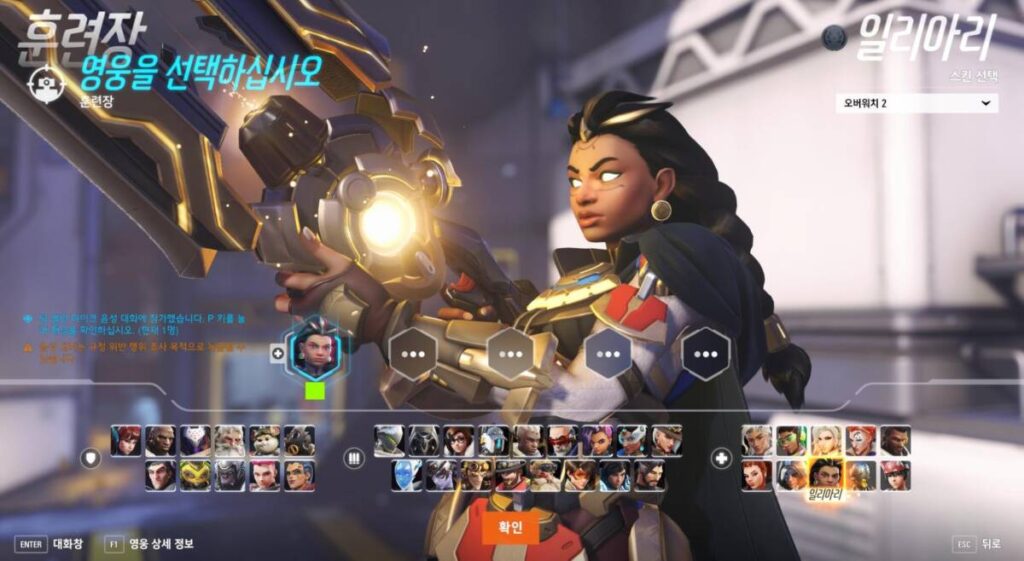Choose Zarya with the pink hair
Viewport: 1024px width, 561px height.
tap(265, 475)
